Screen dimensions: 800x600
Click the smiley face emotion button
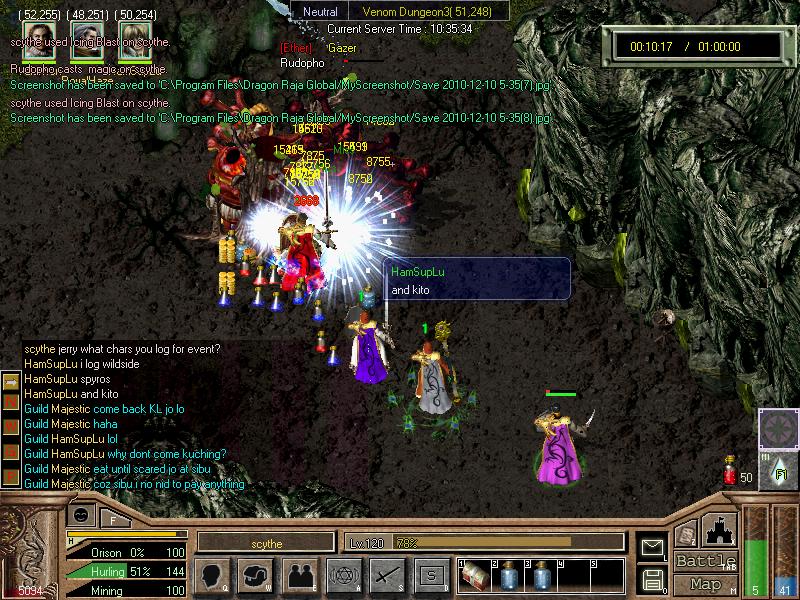(x=82, y=515)
